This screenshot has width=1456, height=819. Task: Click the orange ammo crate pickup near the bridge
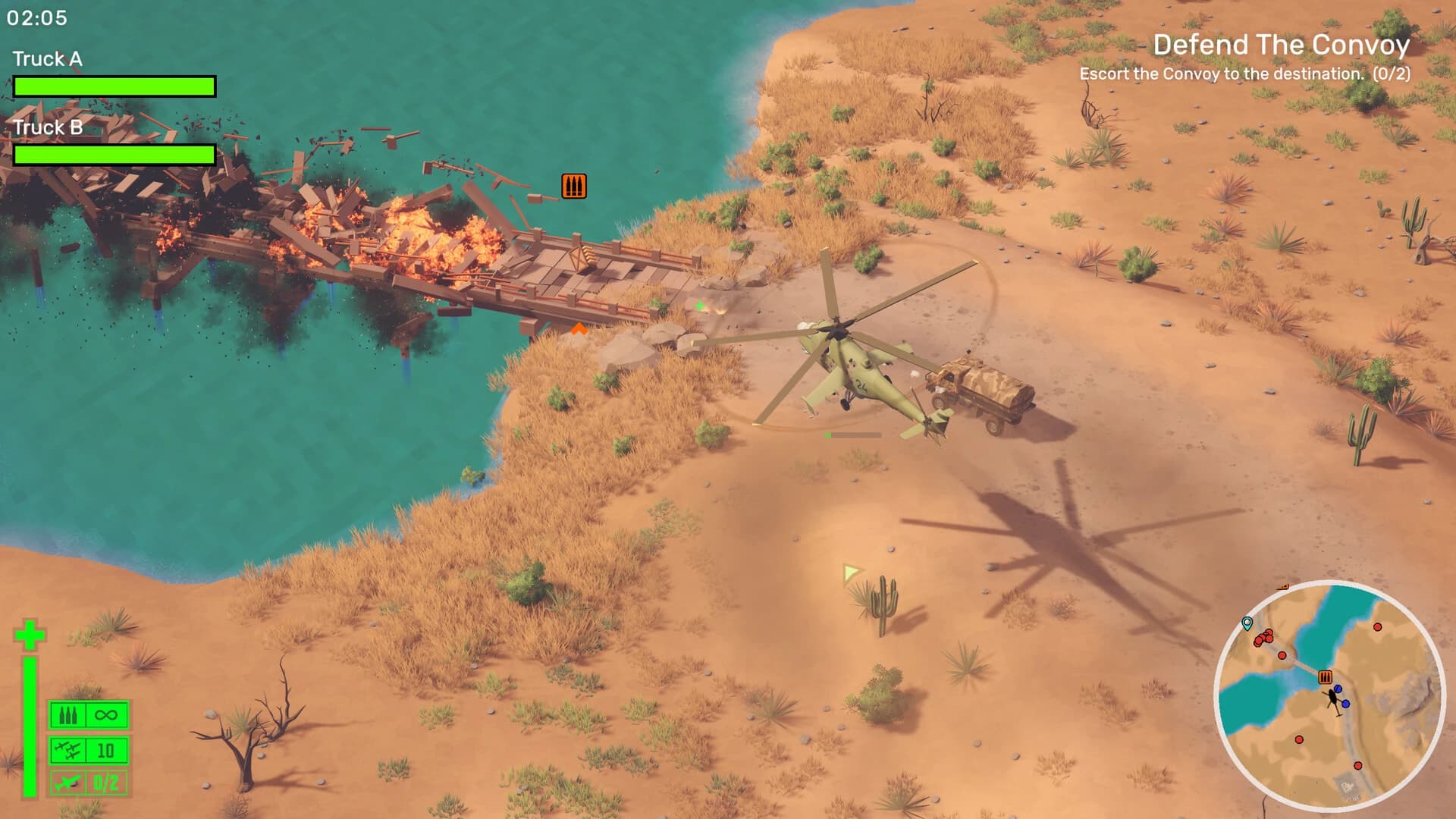[x=574, y=184]
